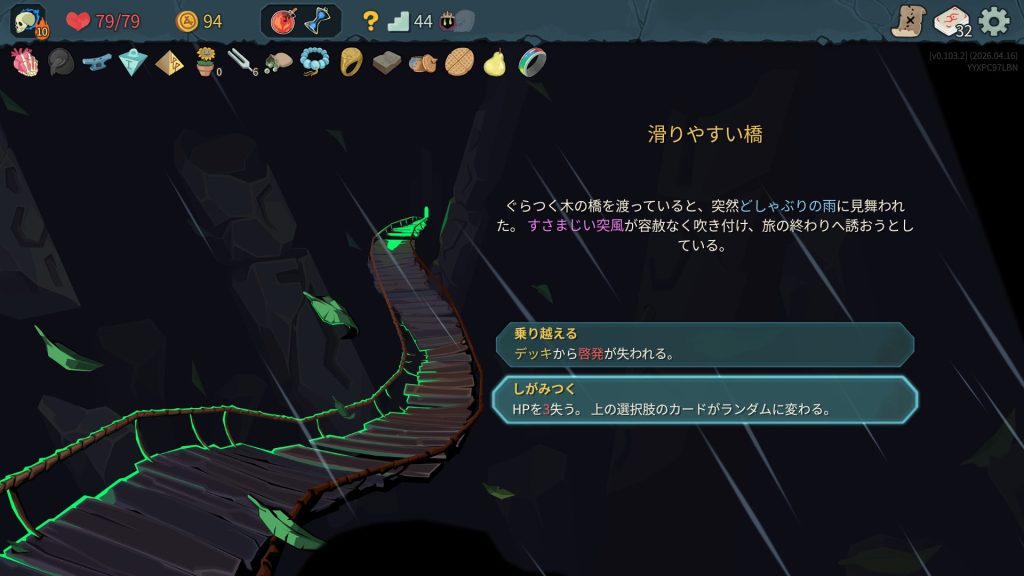Choose the しがみつく event option
The width and height of the screenshot is (1024, 576).
click(704, 399)
